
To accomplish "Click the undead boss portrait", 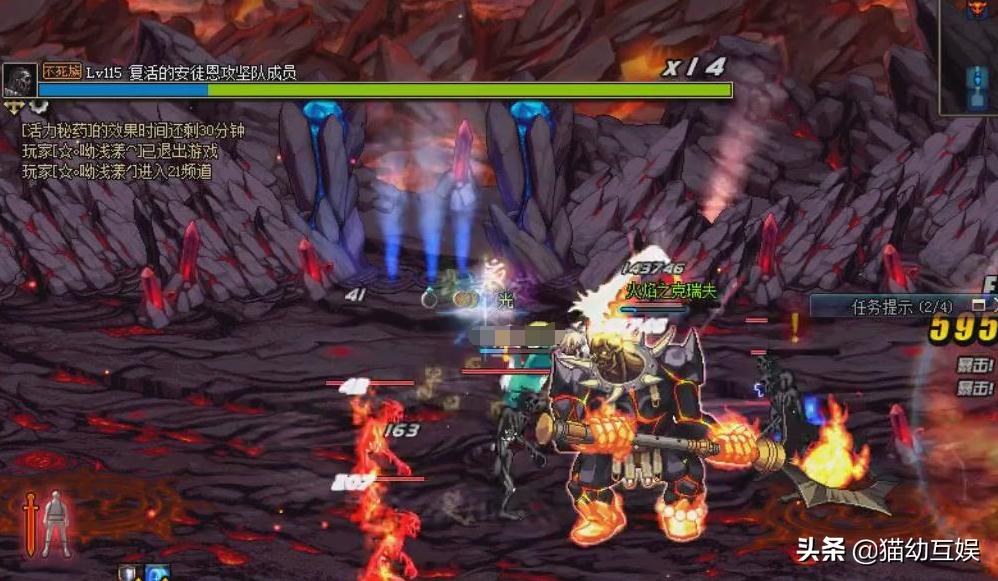I will pos(19,80).
